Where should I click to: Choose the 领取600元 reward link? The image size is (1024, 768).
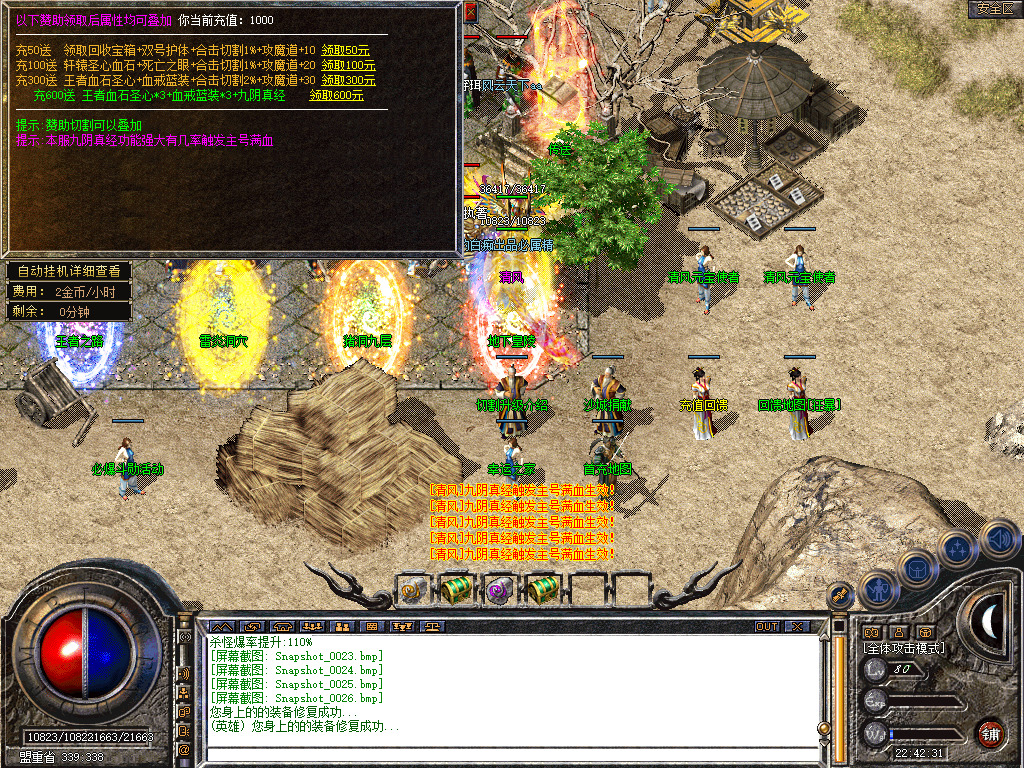tap(336, 95)
